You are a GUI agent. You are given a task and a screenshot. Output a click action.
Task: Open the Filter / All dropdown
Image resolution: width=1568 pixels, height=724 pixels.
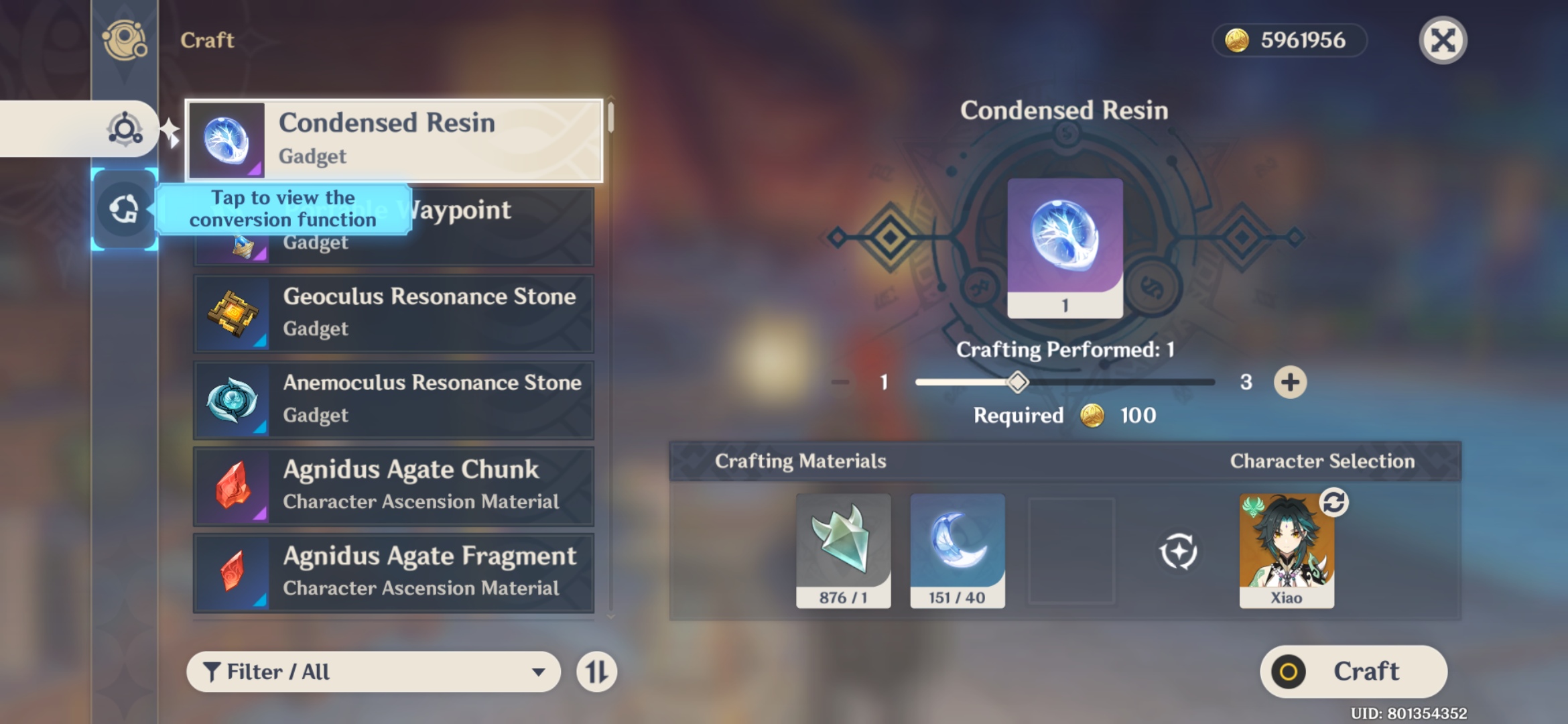[372, 672]
